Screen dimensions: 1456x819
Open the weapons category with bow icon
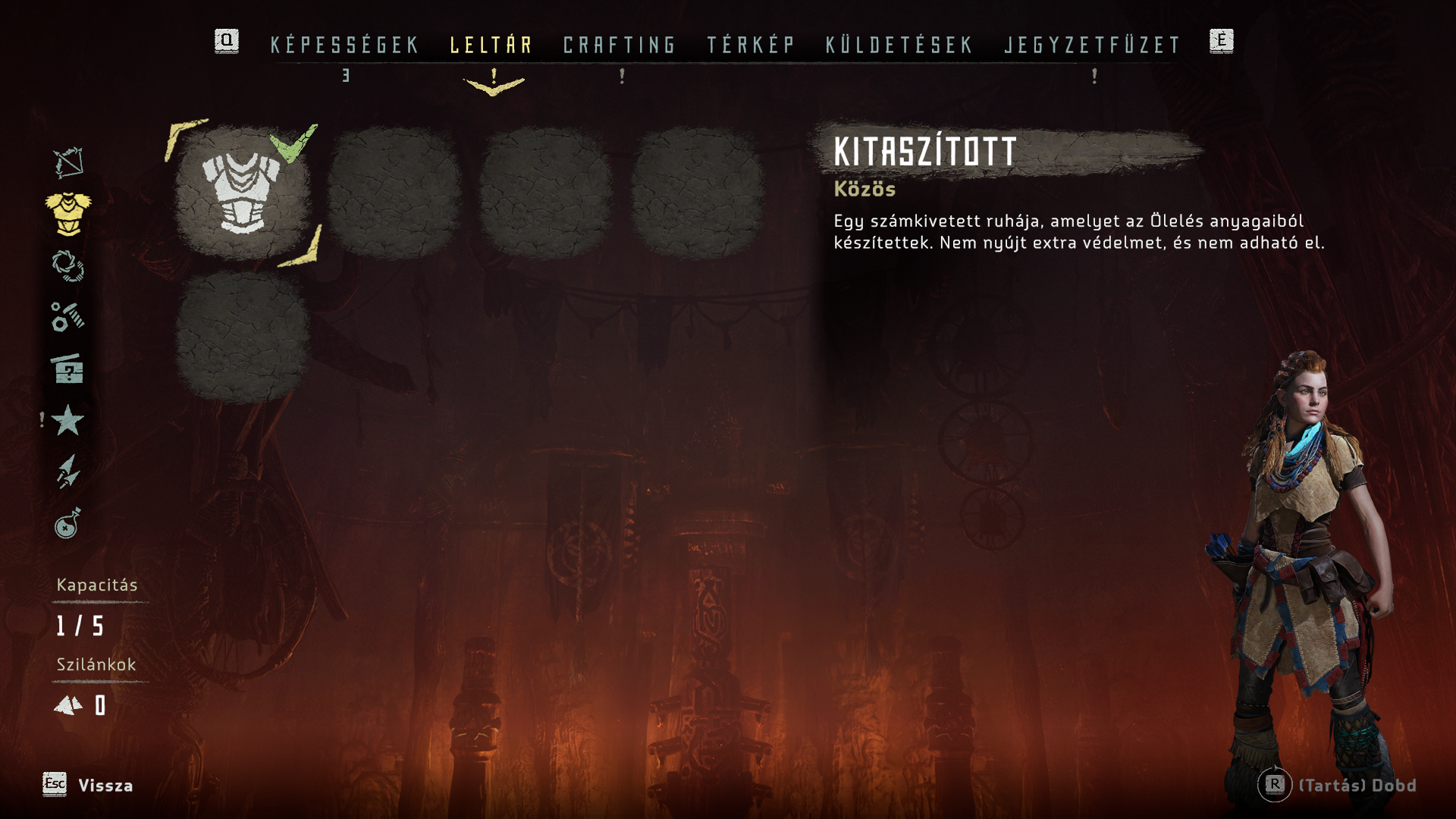(x=68, y=162)
